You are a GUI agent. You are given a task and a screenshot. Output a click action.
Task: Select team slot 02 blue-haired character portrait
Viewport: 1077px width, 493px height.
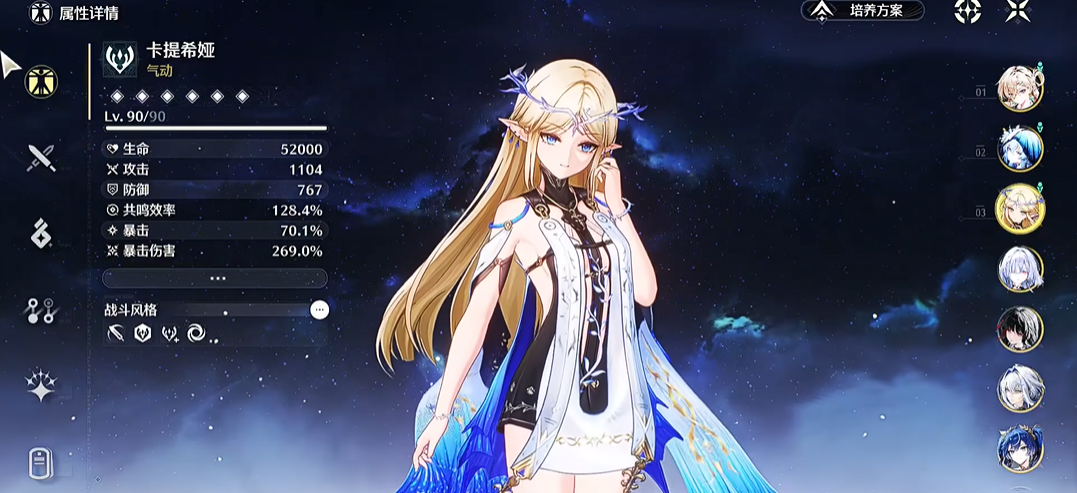1020,148
